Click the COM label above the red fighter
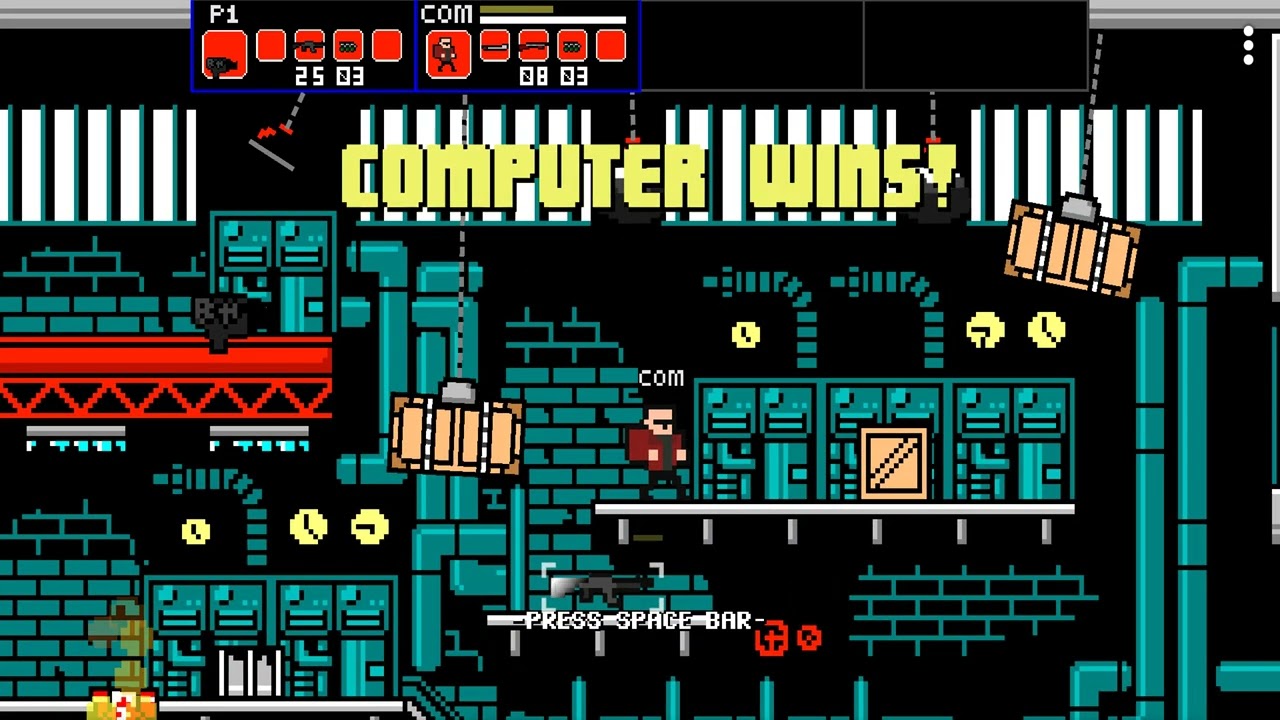This screenshot has height=720, width=1280. tap(660, 378)
